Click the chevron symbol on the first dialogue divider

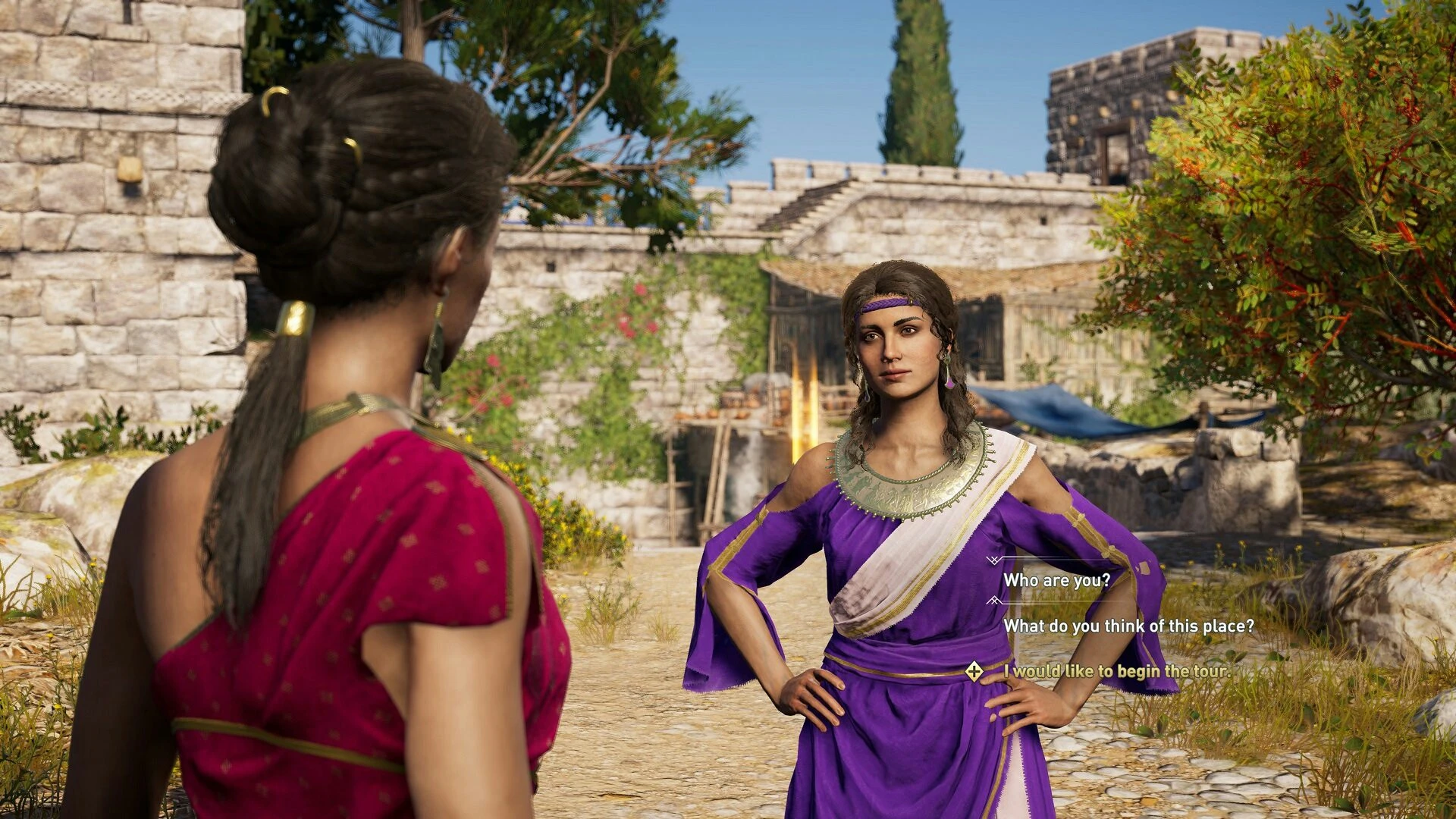[x=993, y=561]
